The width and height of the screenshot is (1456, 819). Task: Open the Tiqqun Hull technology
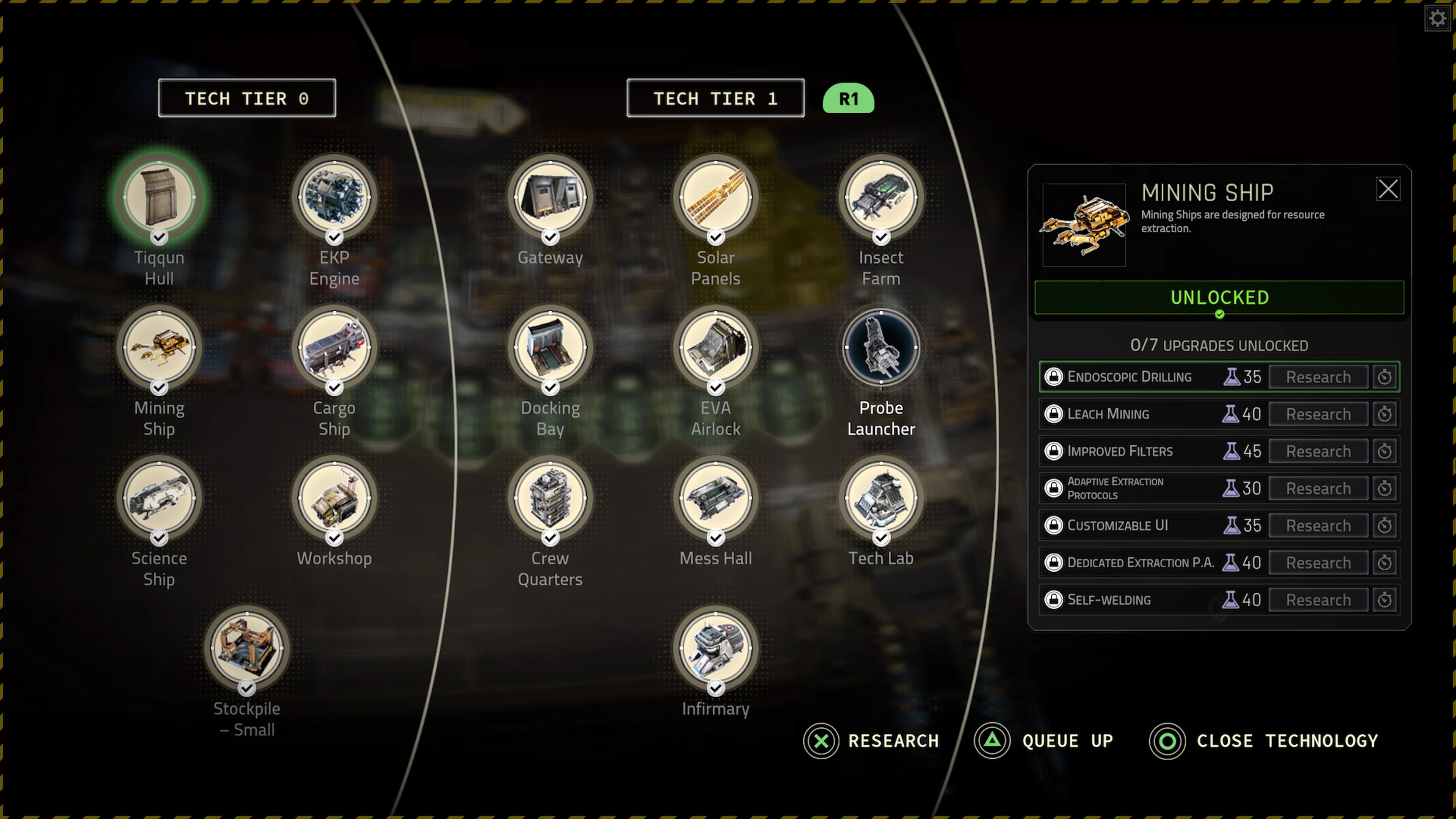[159, 197]
